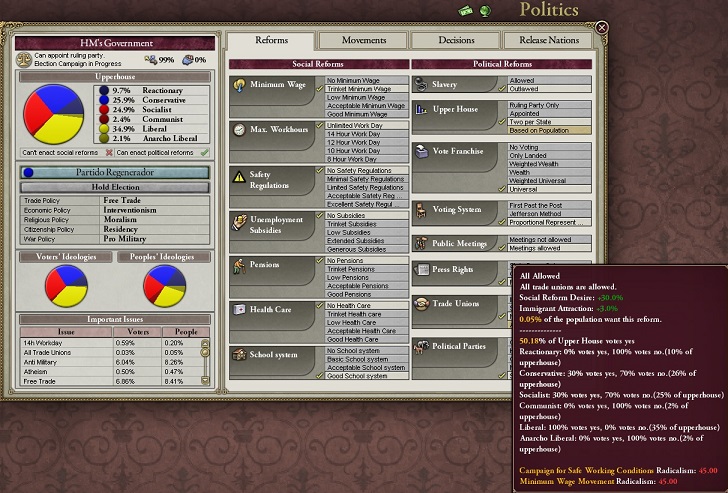This screenshot has height=493, width=728.
Task: Click the Hold Election button
Action: pyautogui.click(x=115, y=187)
